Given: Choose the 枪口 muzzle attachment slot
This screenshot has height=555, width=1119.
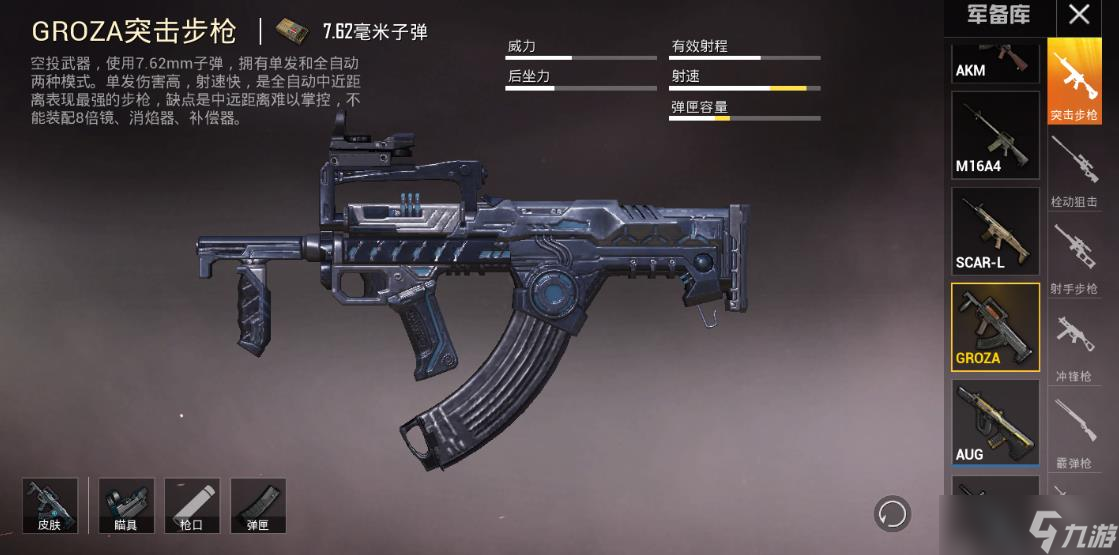Looking at the screenshot, I should (x=193, y=505).
